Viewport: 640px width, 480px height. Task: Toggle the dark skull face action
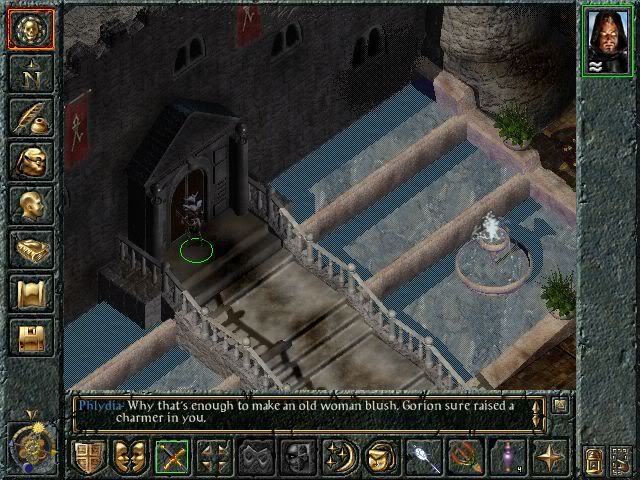pyautogui.click(x=297, y=457)
